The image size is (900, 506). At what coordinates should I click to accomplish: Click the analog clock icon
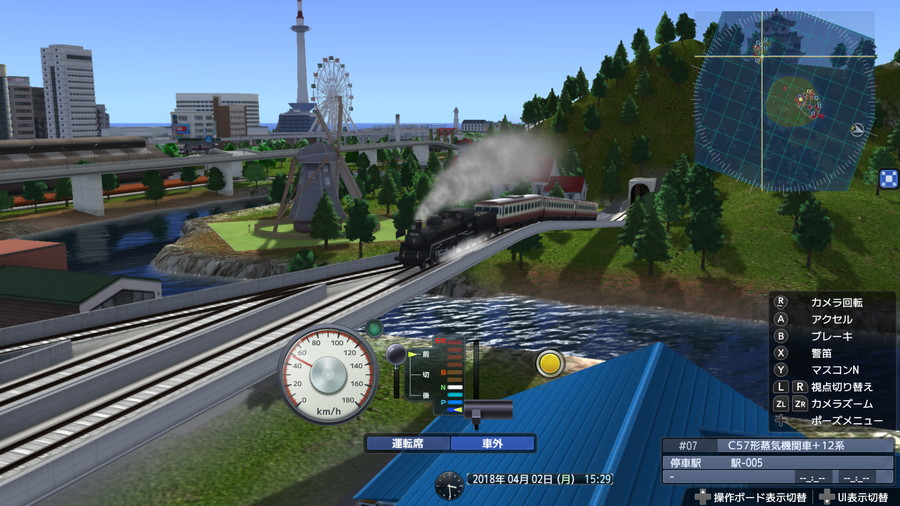[449, 485]
